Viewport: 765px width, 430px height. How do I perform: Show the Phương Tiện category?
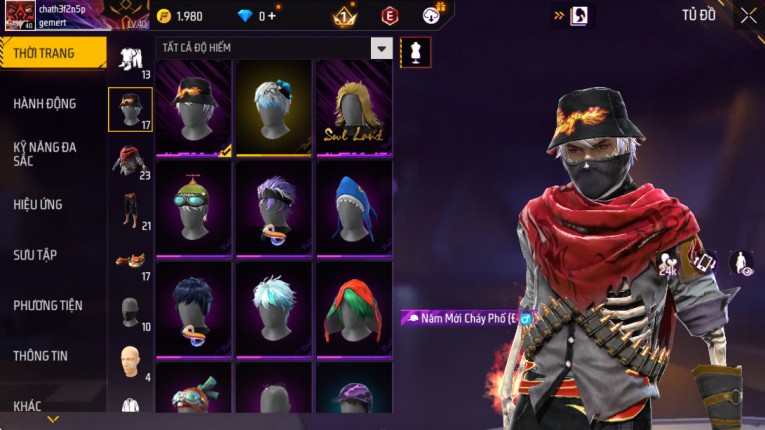click(x=48, y=306)
